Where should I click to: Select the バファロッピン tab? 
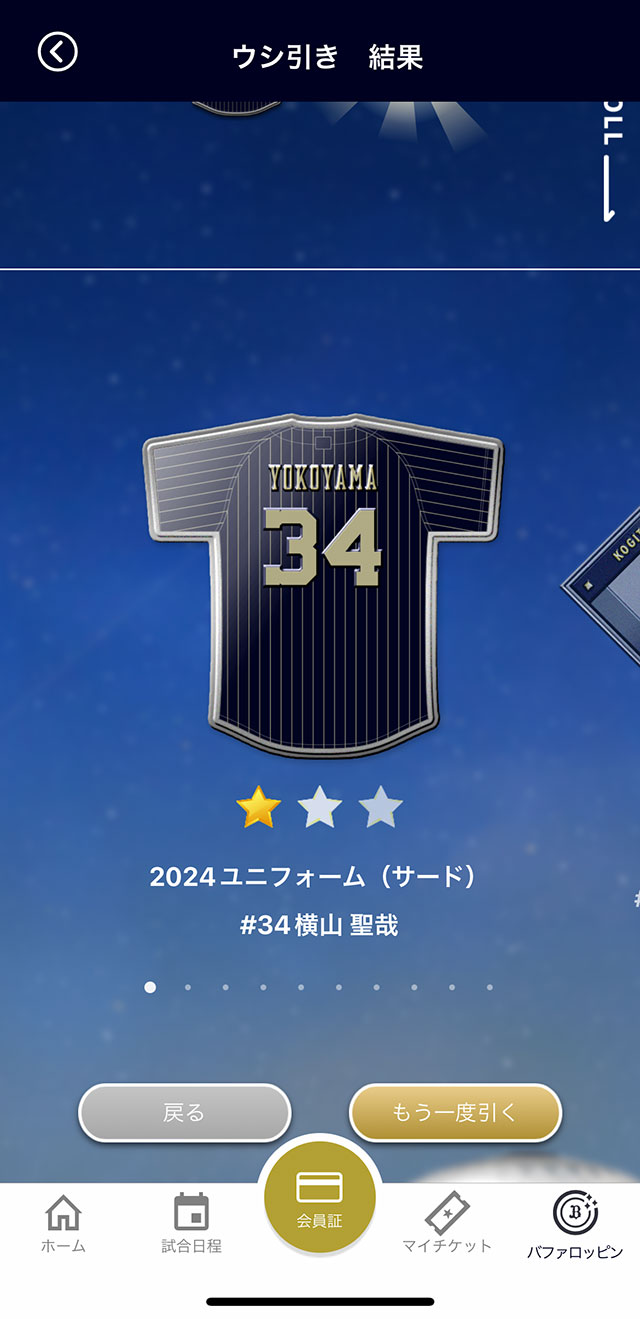tap(575, 1223)
